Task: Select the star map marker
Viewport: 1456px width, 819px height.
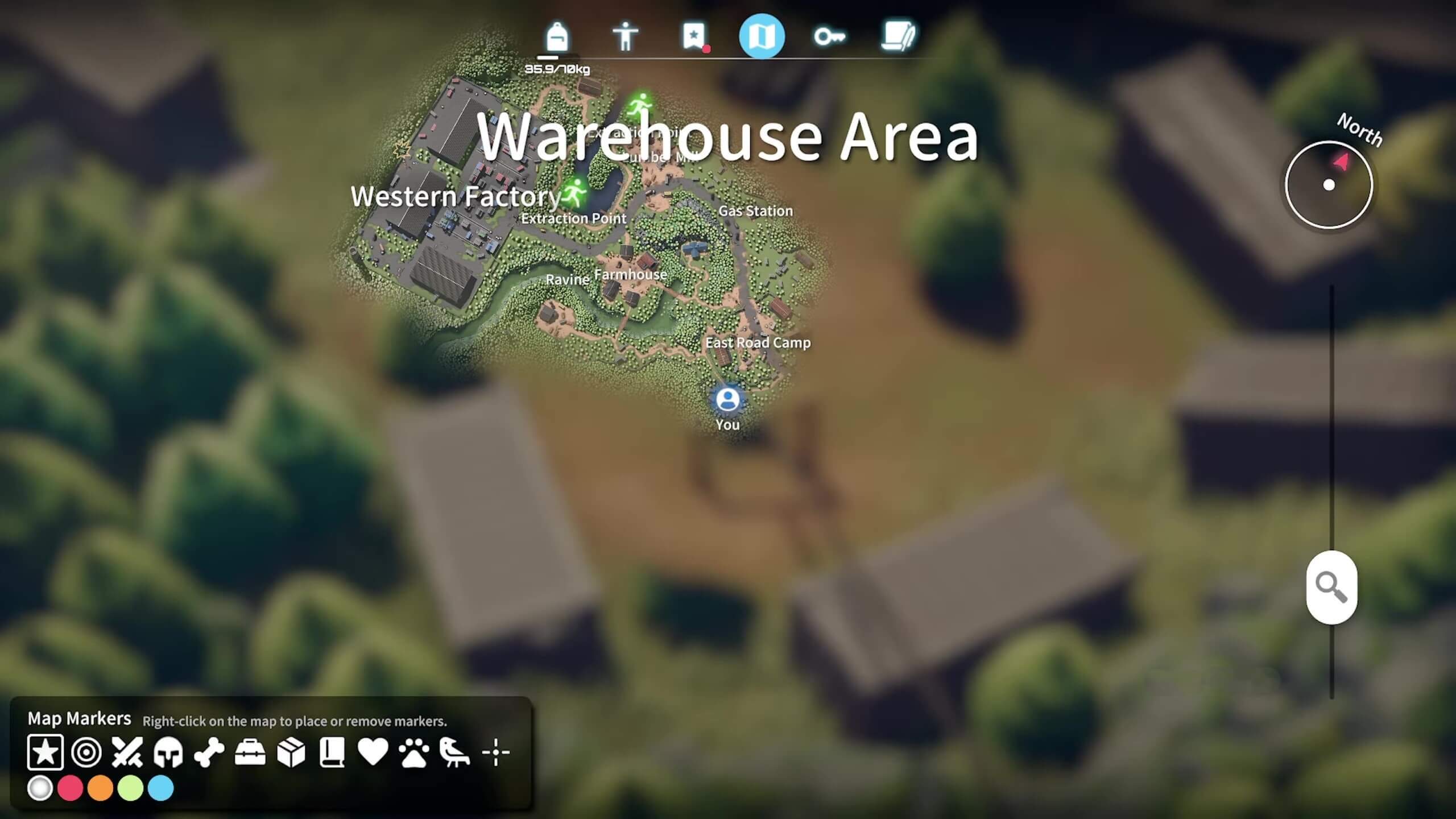Action: (x=45, y=752)
